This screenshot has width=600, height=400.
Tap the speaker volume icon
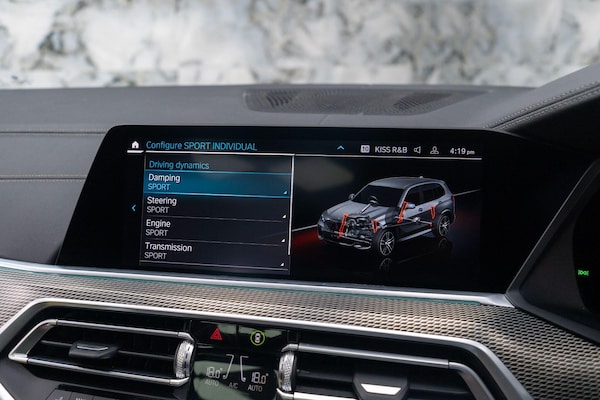coord(417,149)
